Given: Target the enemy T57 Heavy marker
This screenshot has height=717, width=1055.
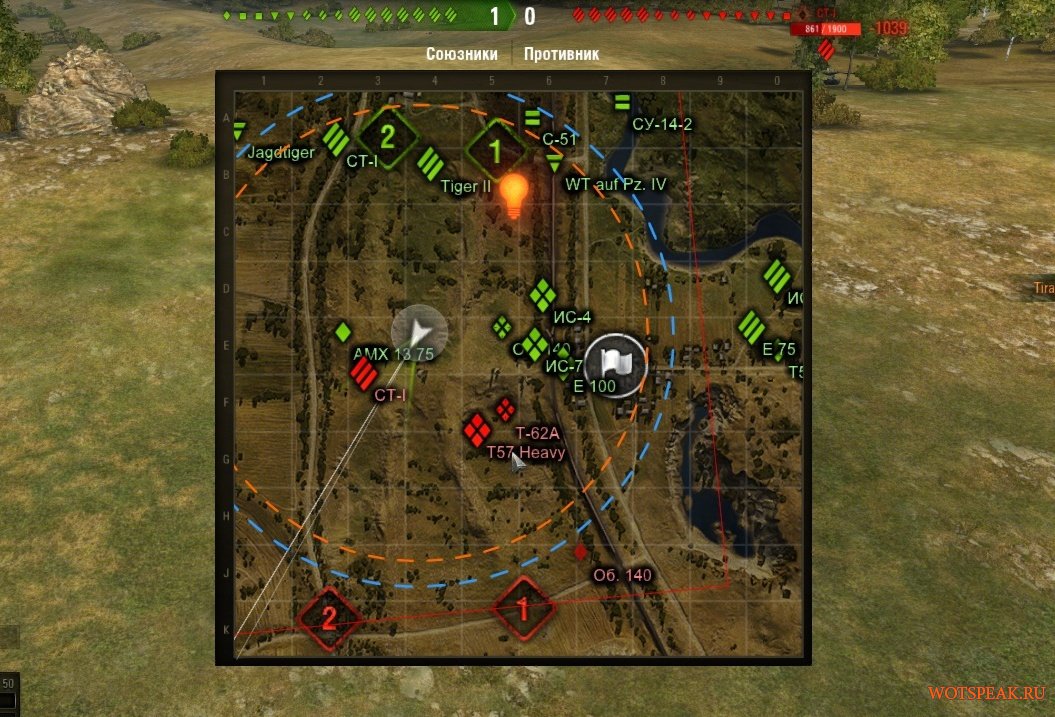Looking at the screenshot, I should tap(476, 431).
